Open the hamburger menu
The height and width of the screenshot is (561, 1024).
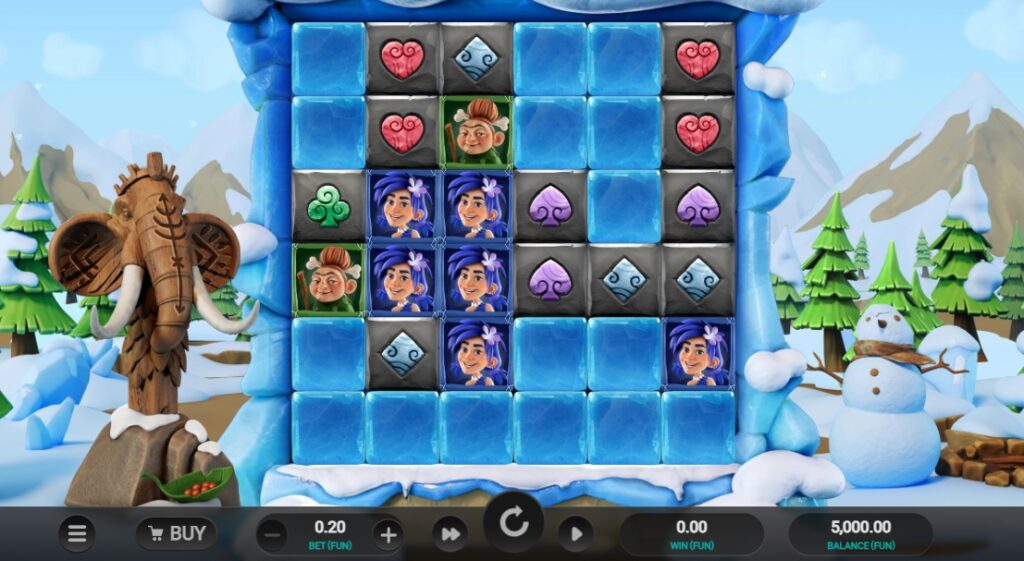point(77,534)
